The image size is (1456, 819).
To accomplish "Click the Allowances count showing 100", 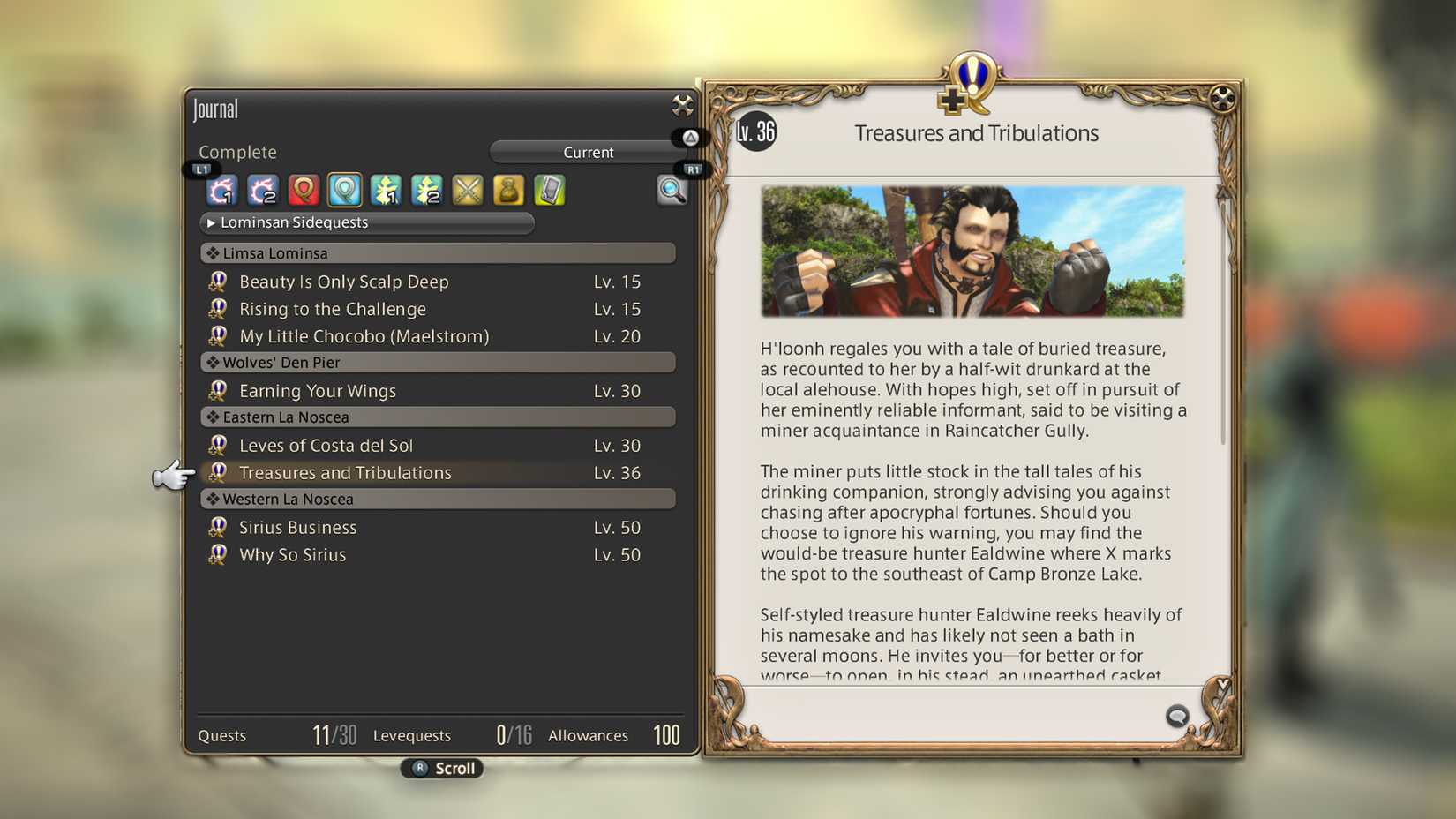I will 666,734.
